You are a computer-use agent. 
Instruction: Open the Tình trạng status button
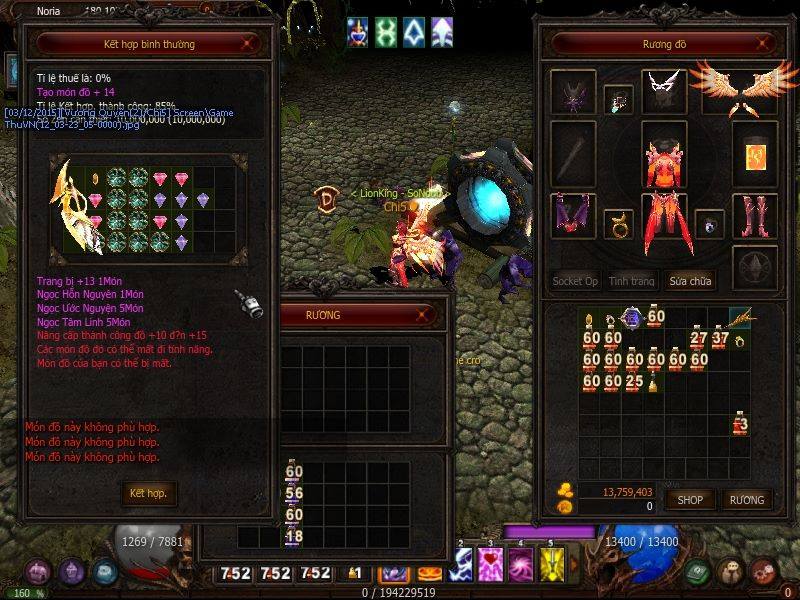(x=632, y=281)
